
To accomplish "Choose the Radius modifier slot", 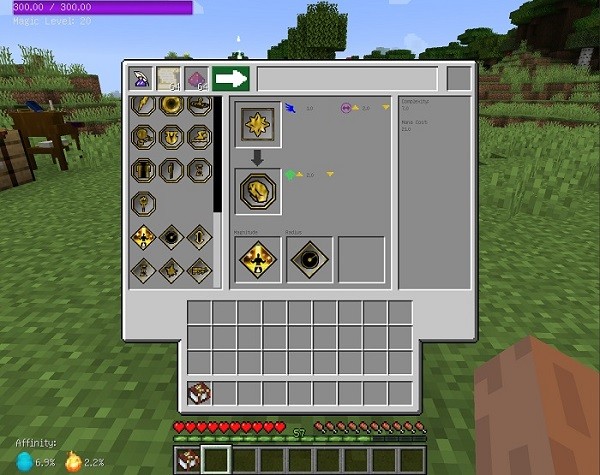I will pos(310,259).
